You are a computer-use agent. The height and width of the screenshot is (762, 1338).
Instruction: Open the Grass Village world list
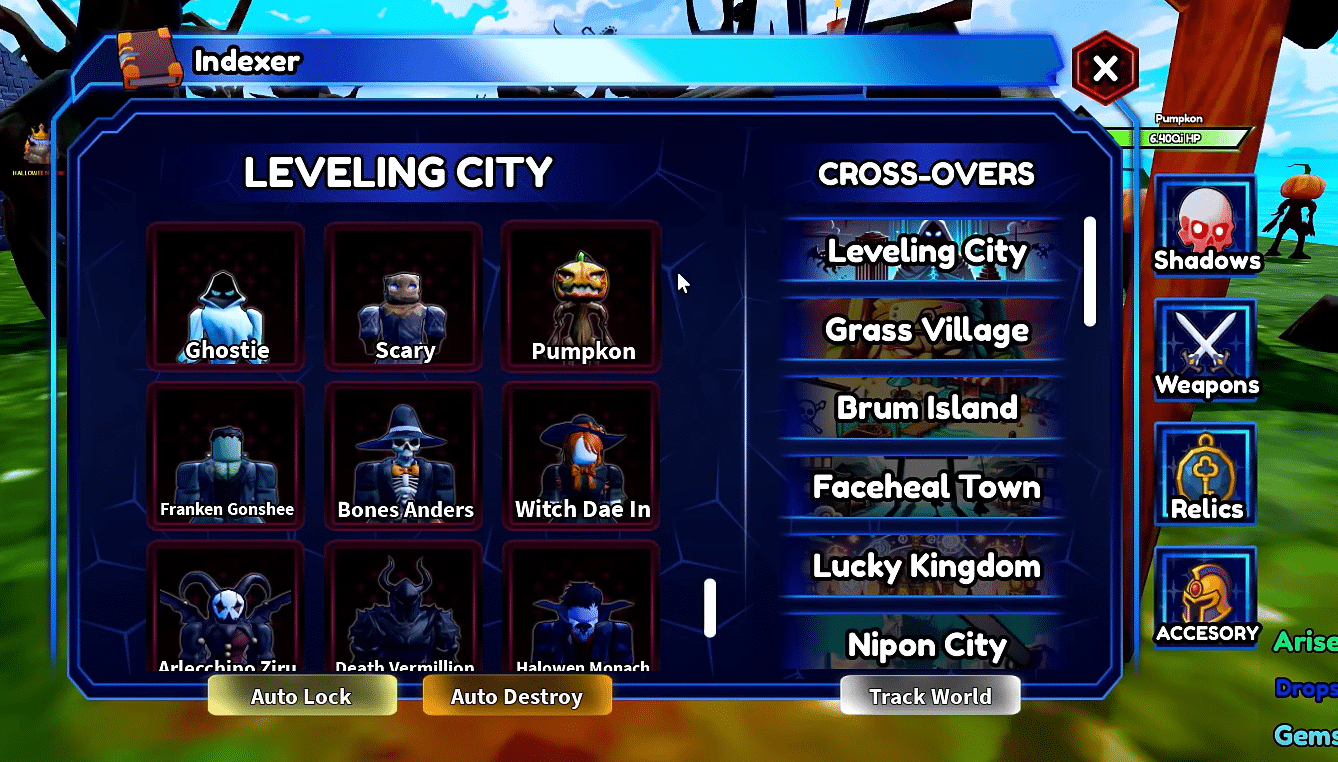(926, 330)
